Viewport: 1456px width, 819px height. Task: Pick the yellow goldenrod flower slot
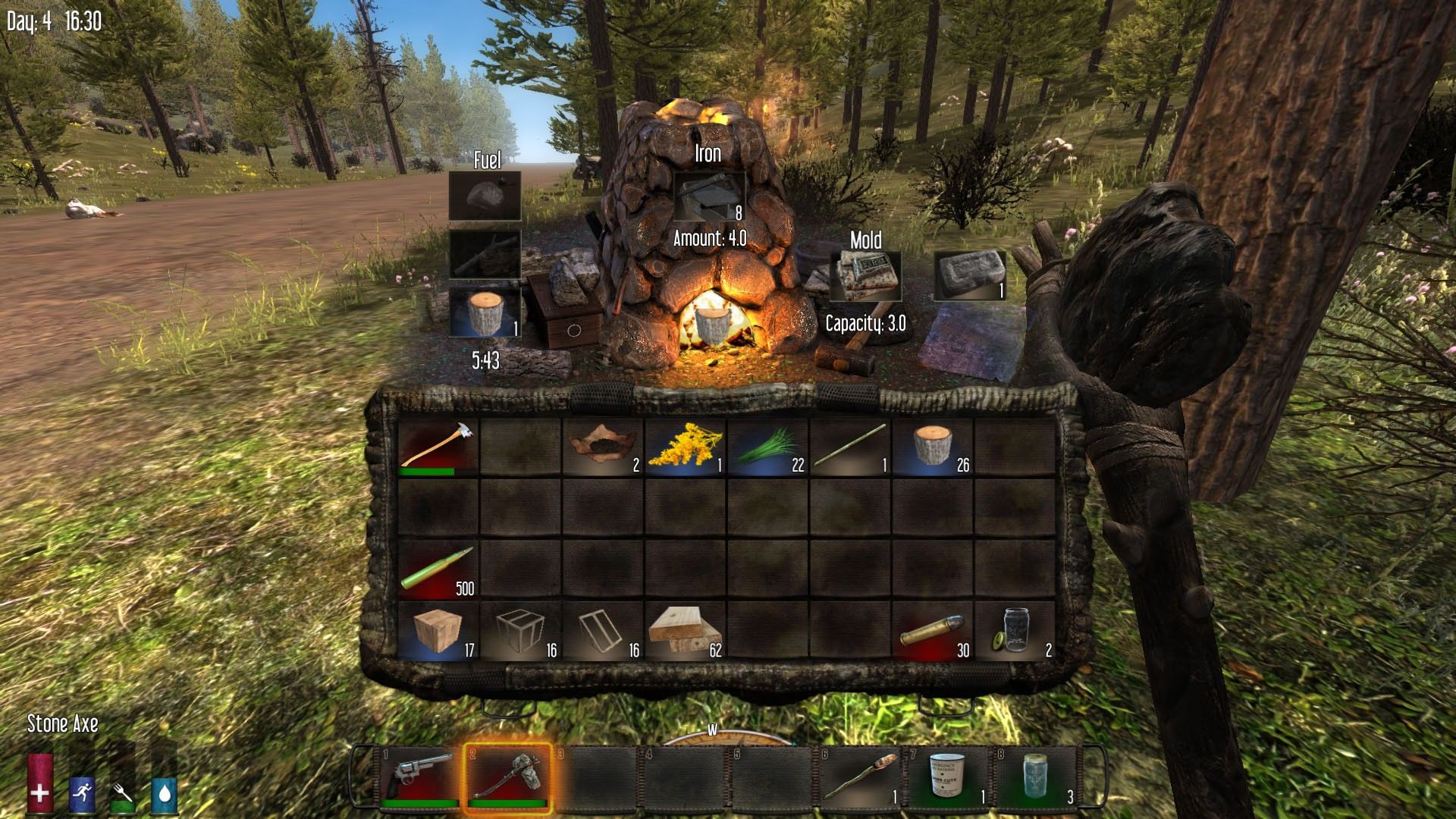point(685,447)
